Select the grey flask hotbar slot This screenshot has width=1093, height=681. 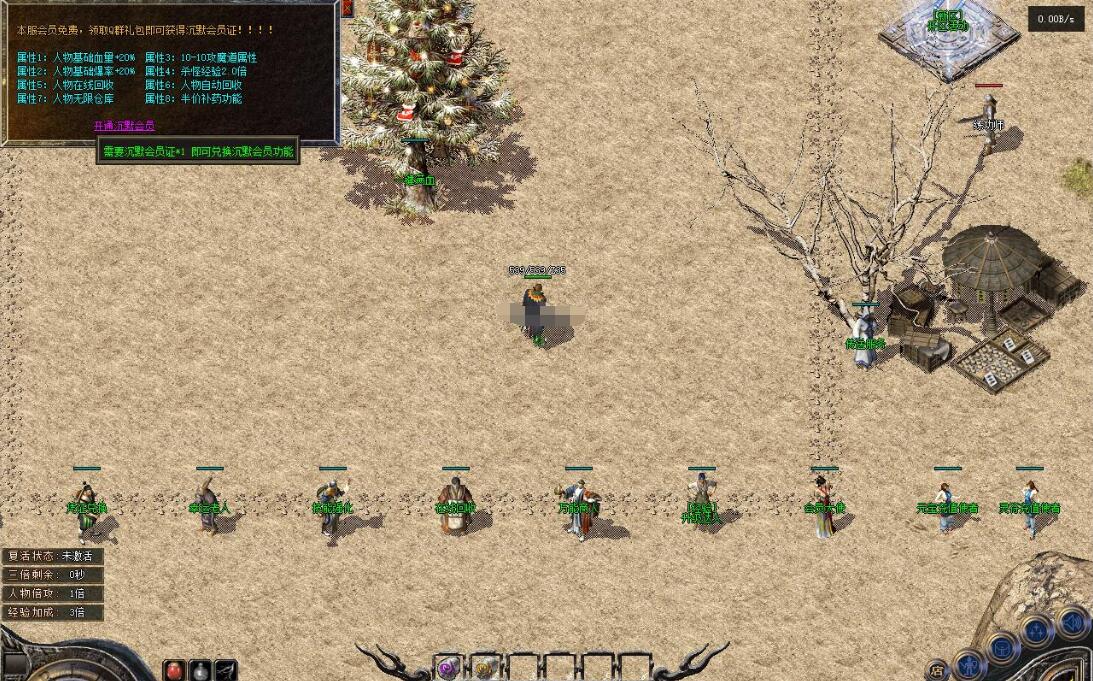[x=200, y=670]
